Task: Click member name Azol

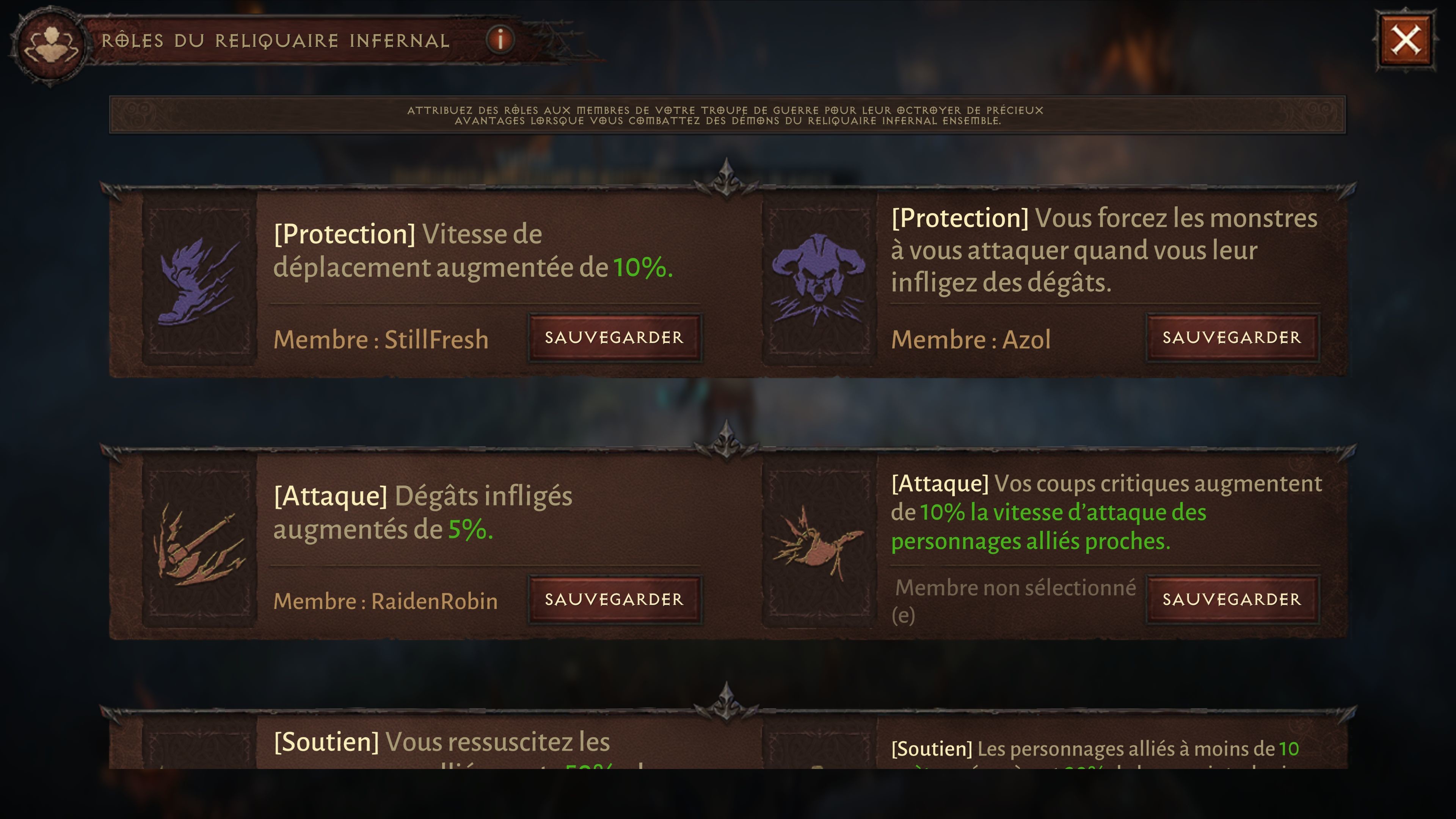Action: tap(971, 340)
